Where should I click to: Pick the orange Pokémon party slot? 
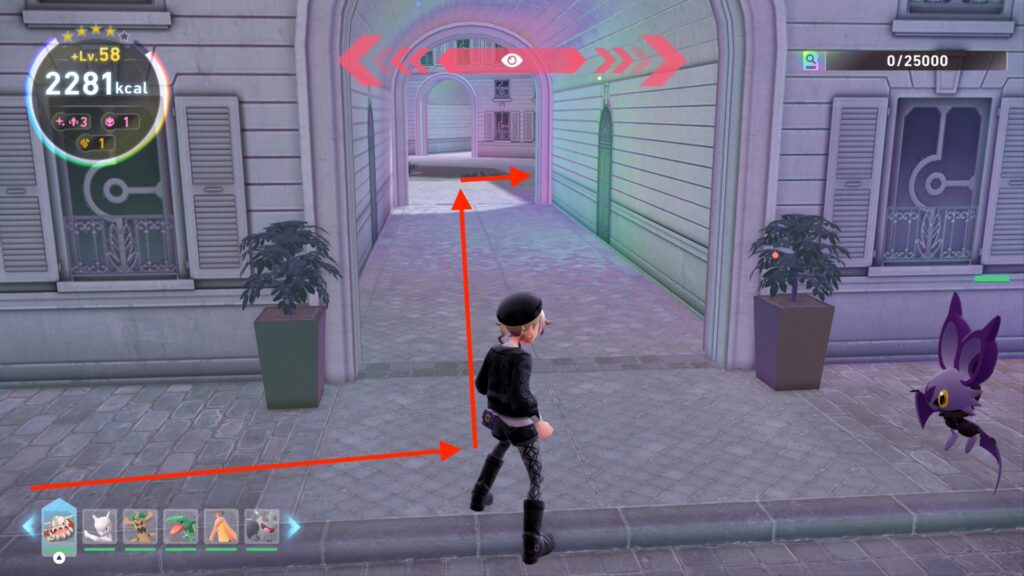tap(221, 525)
